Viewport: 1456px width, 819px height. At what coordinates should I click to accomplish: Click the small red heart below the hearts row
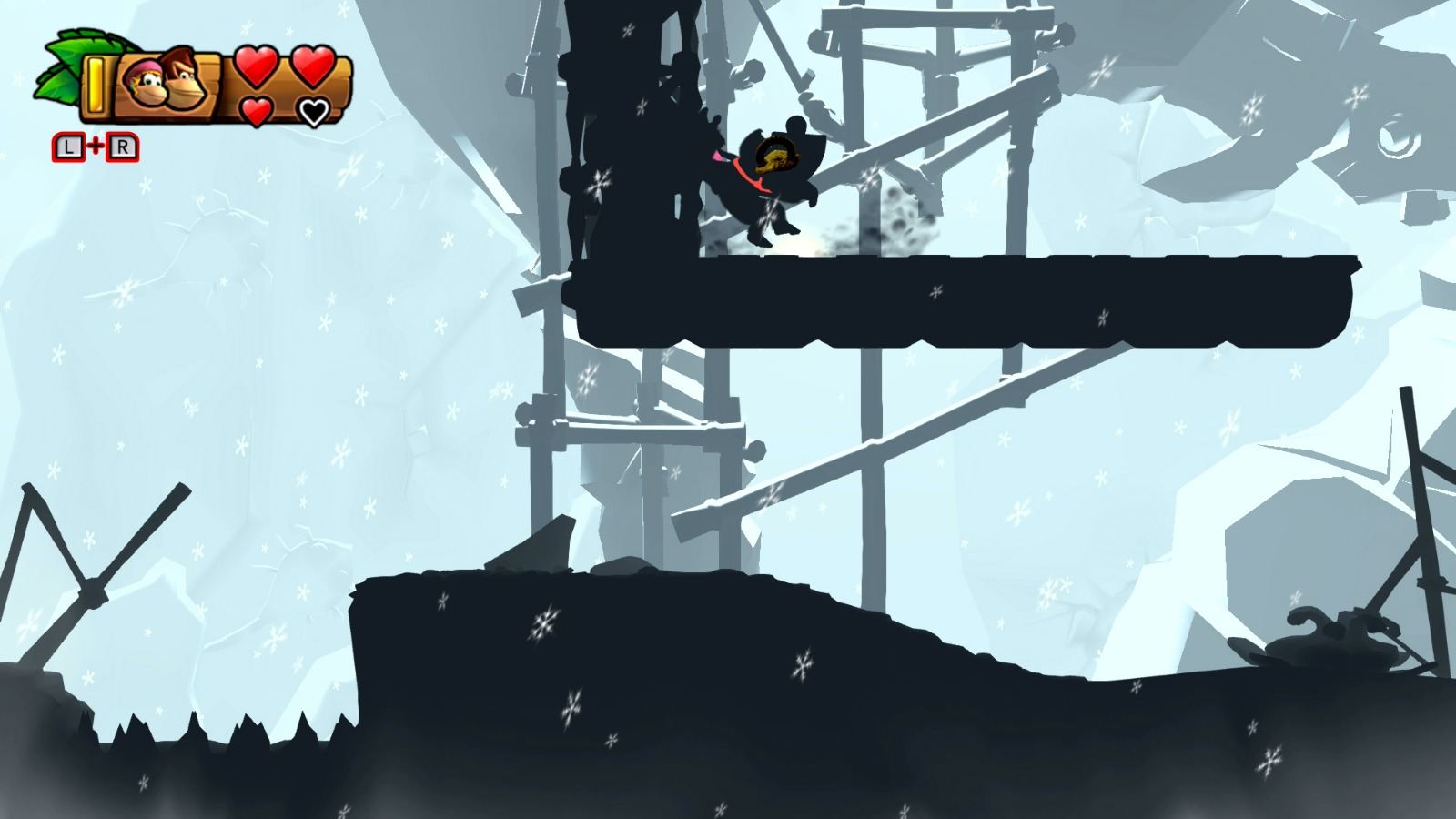tap(255, 110)
